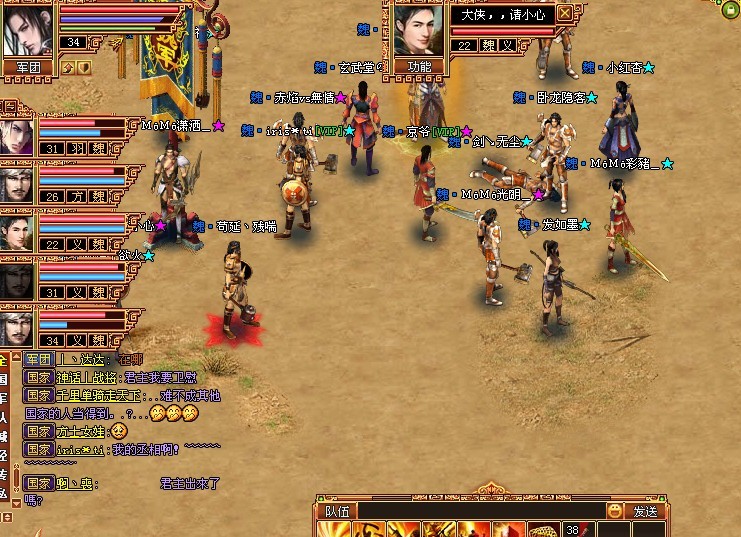Open the 队伍 chat channel selector

click(x=337, y=511)
